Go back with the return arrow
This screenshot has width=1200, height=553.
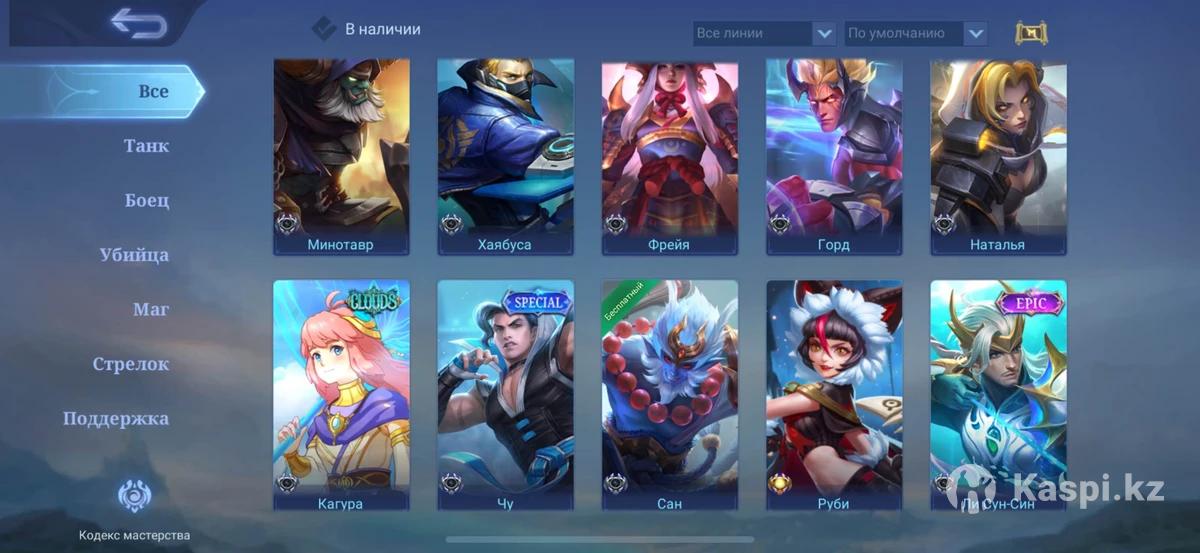click(138, 23)
